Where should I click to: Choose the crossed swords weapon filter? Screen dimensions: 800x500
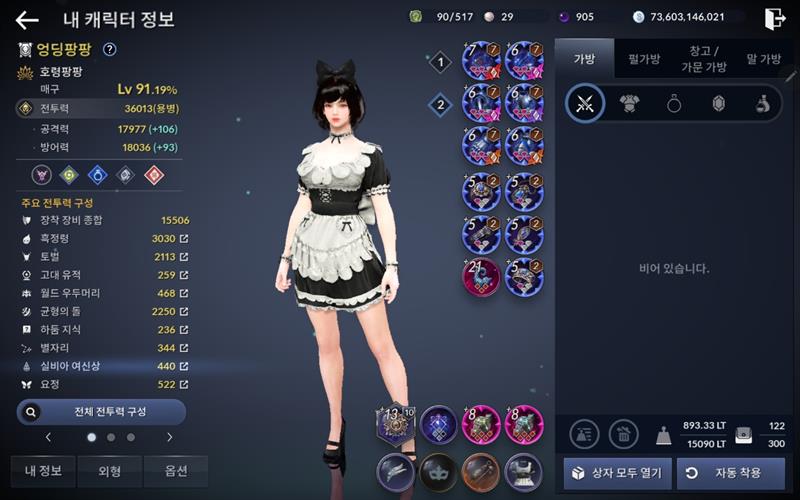pyautogui.click(x=585, y=103)
